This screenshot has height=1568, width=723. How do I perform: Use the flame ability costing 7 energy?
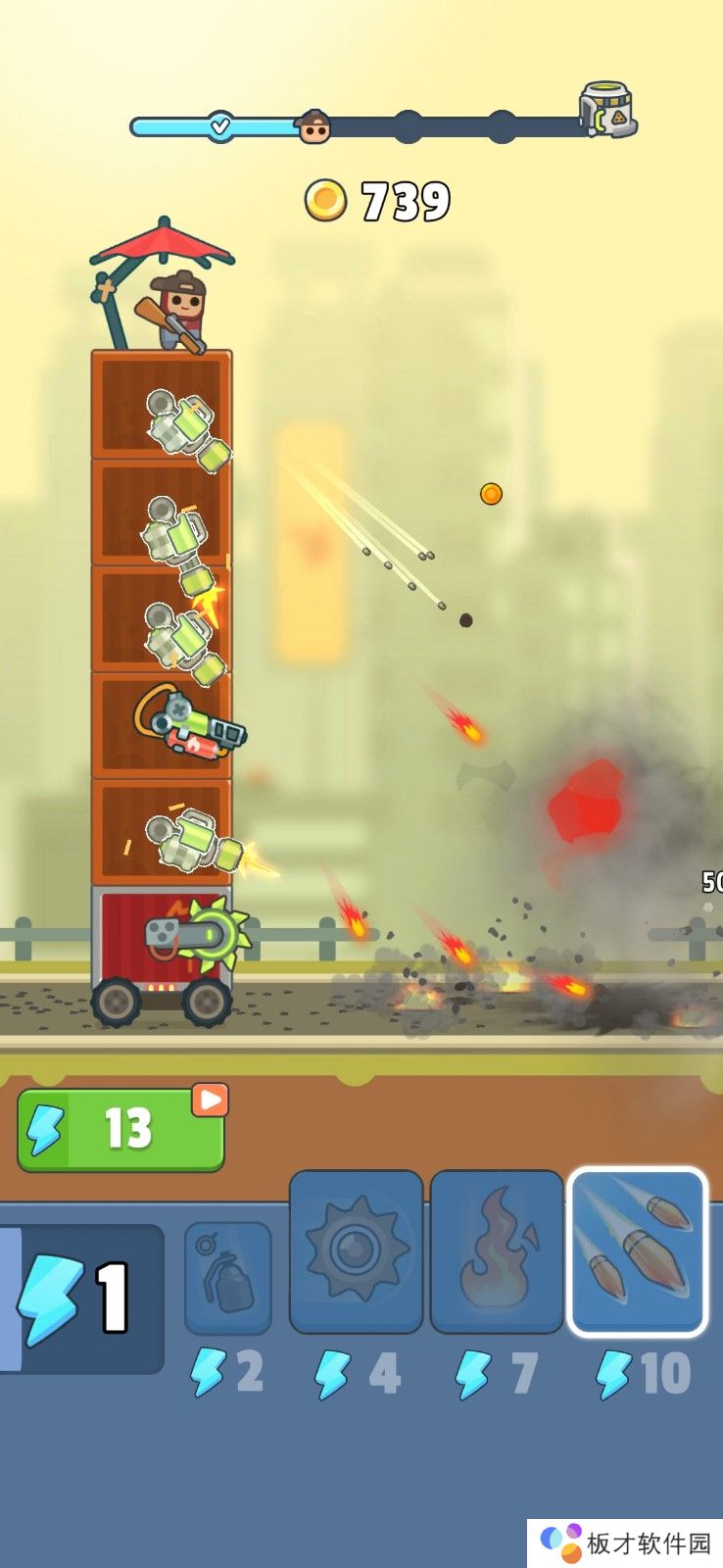point(497,1251)
